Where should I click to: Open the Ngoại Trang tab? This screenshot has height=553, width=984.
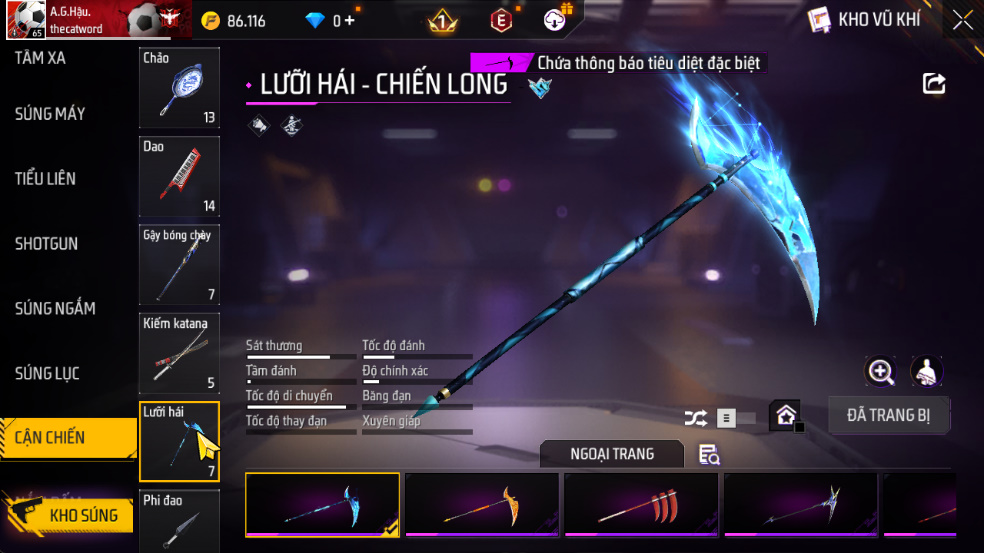[x=612, y=454]
